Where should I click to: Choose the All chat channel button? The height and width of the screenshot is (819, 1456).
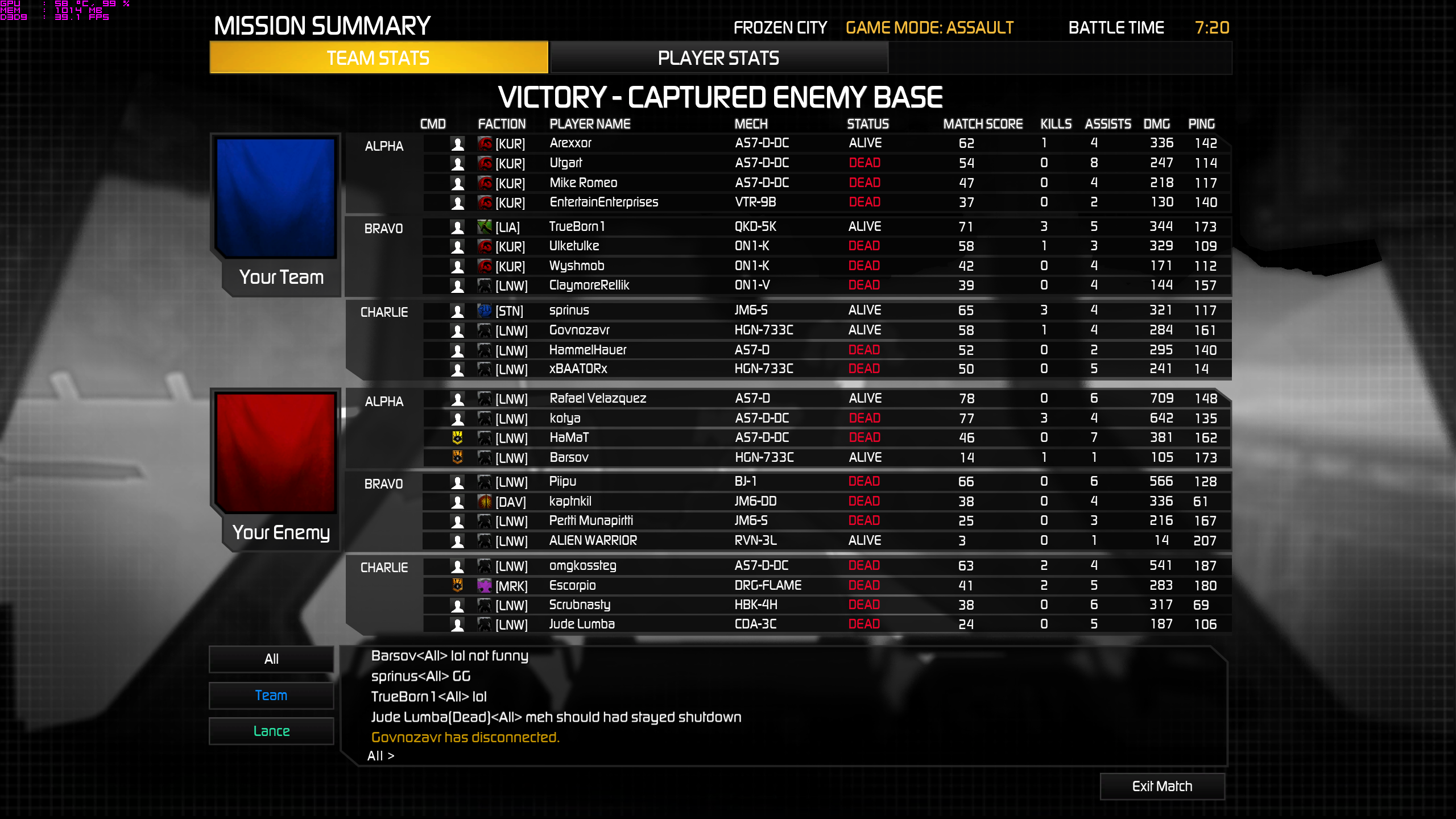(271, 659)
